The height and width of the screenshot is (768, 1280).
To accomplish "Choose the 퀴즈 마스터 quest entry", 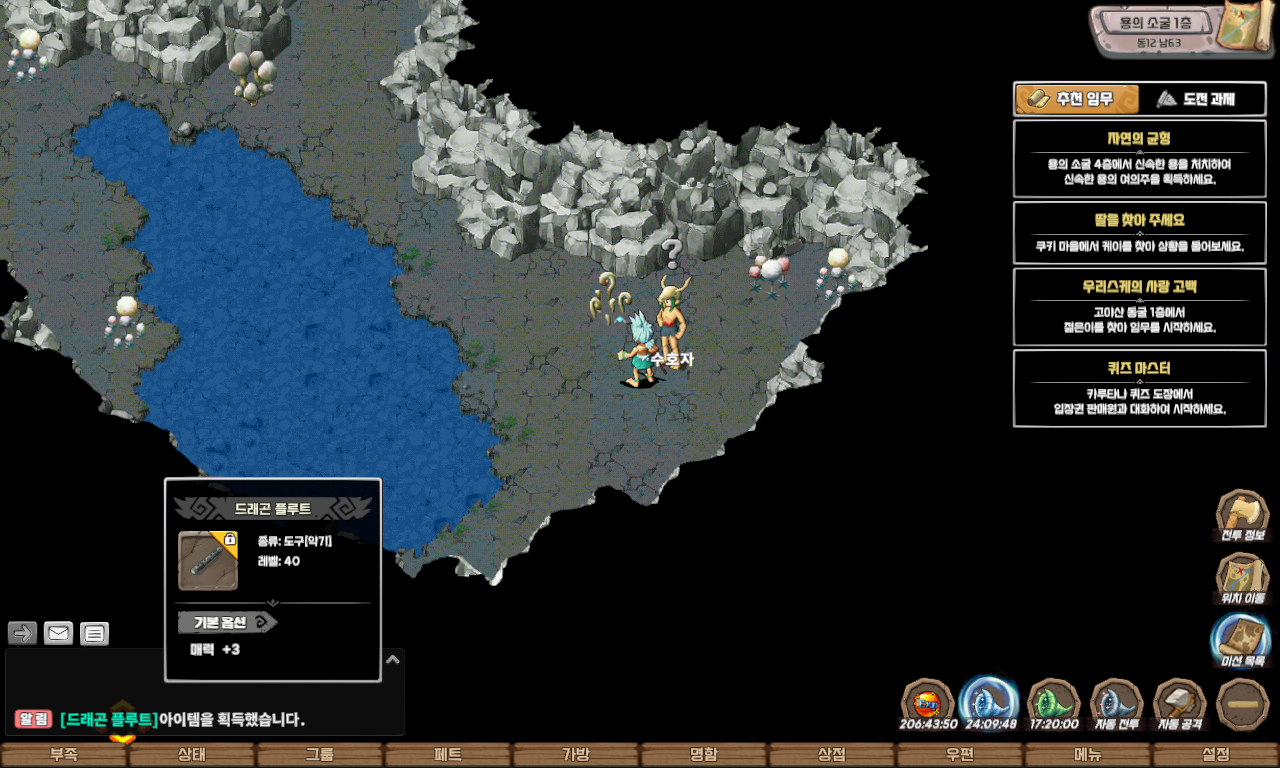I will (x=1139, y=388).
